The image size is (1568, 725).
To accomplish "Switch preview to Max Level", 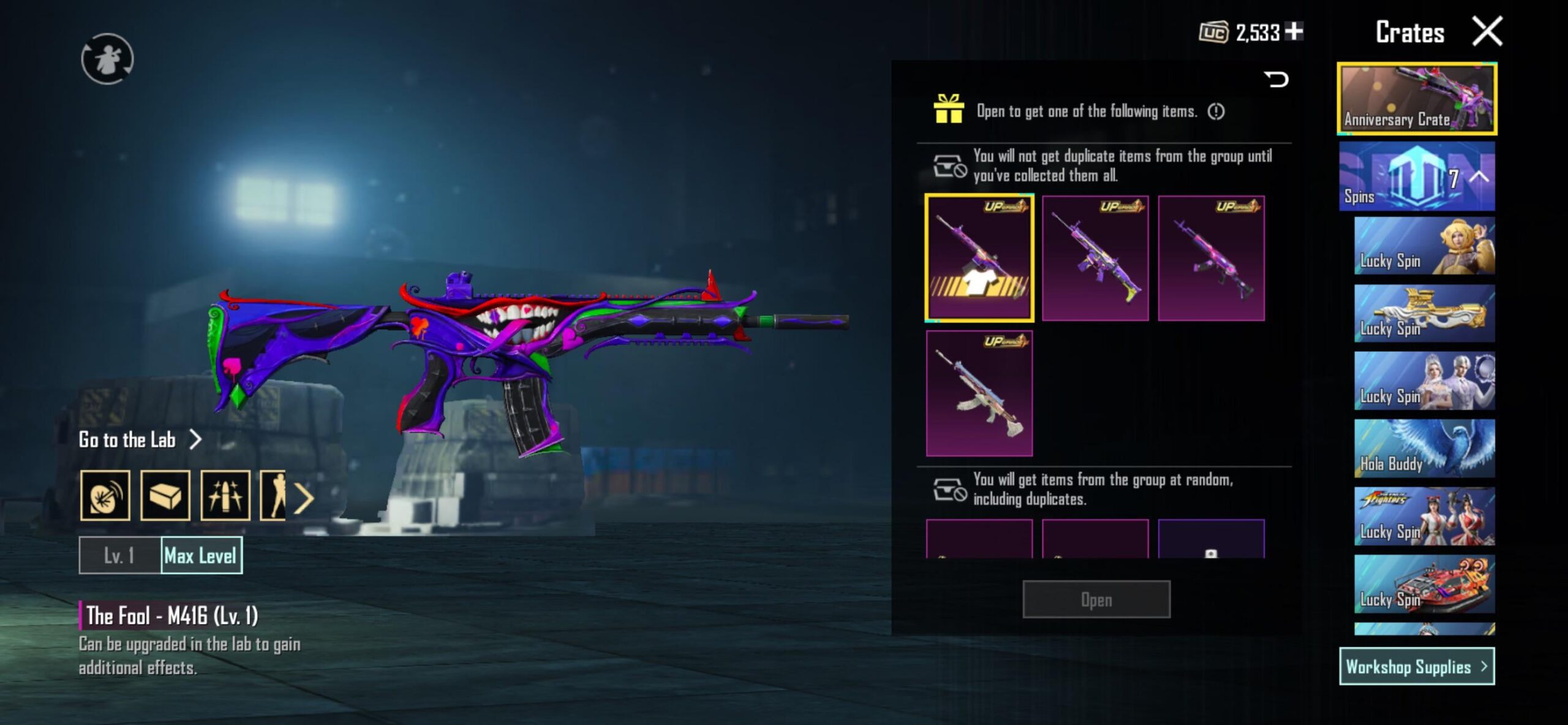I will pos(201,556).
